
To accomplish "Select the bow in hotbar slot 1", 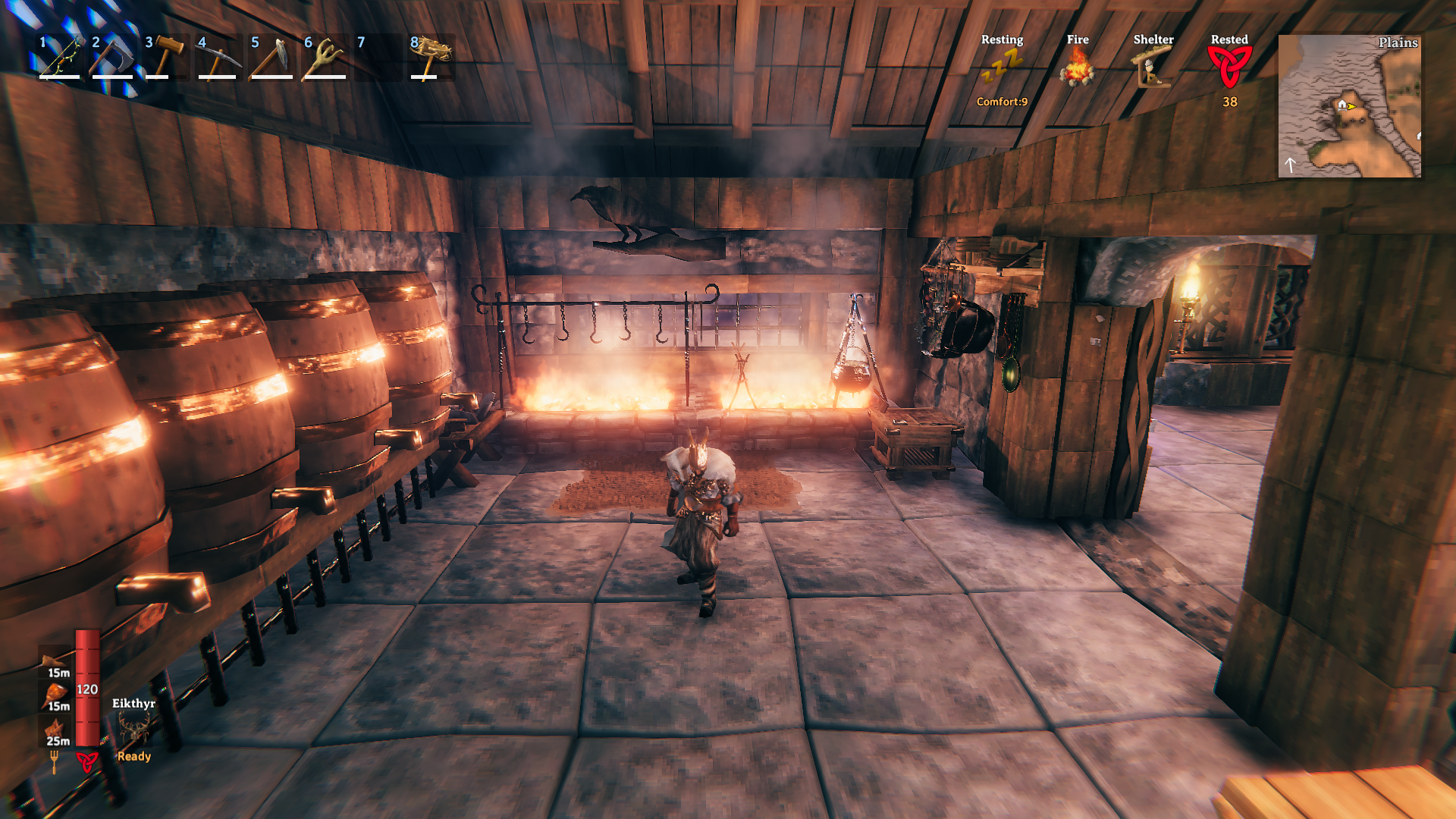I will 61,57.
